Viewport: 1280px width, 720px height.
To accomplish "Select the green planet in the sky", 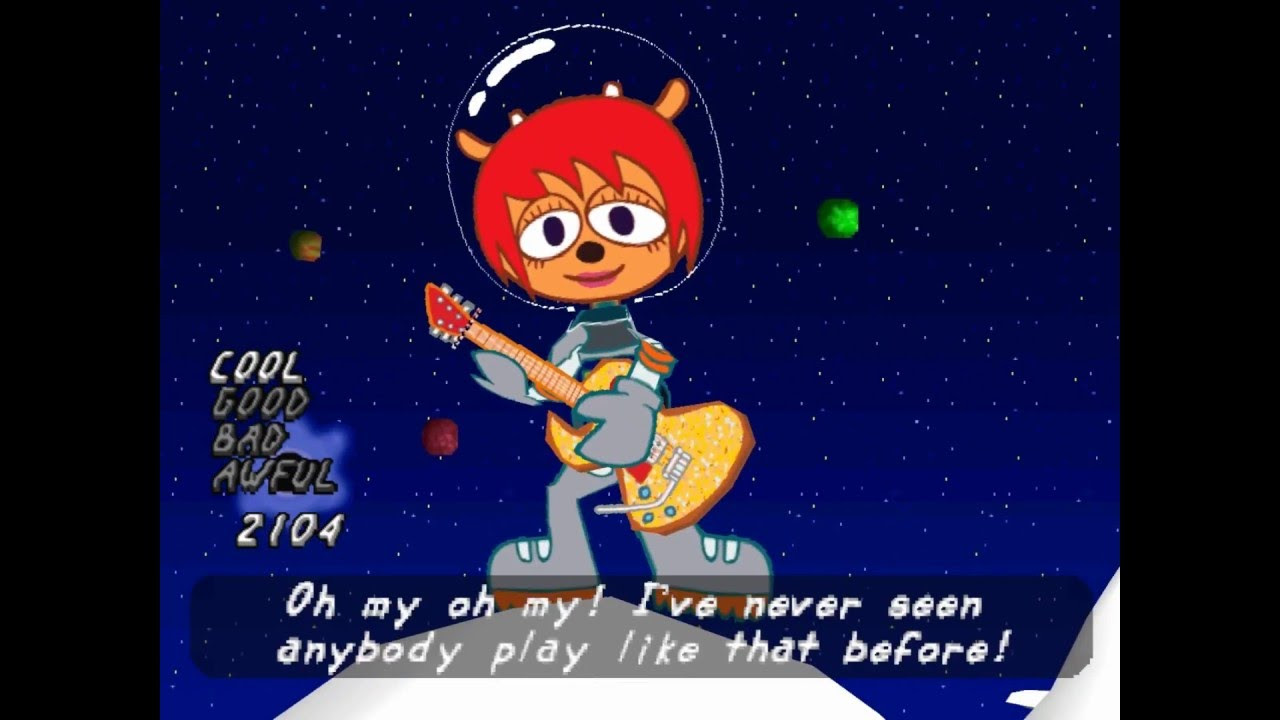I will 838,218.
